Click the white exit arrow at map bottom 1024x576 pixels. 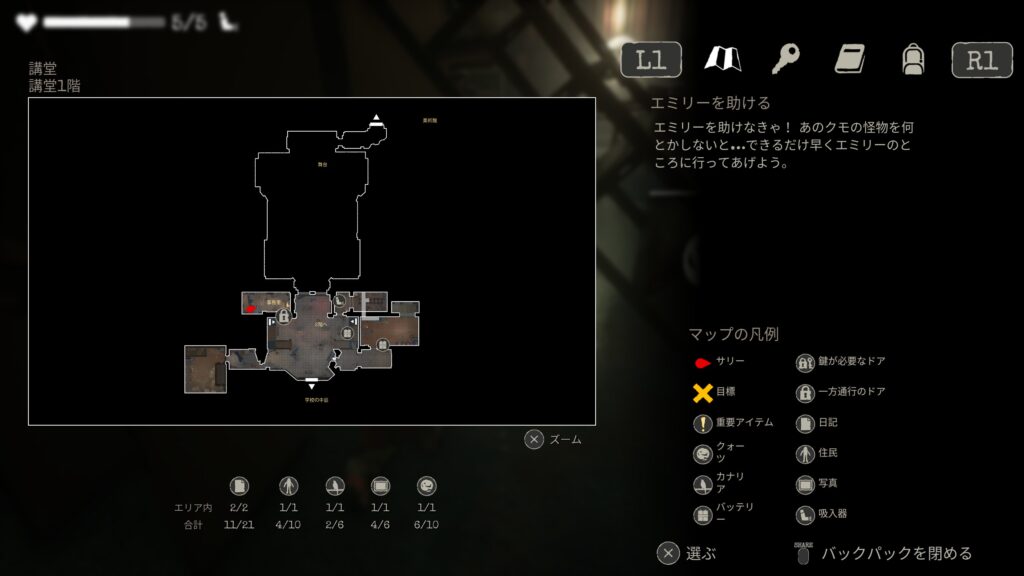pyautogui.click(x=312, y=384)
